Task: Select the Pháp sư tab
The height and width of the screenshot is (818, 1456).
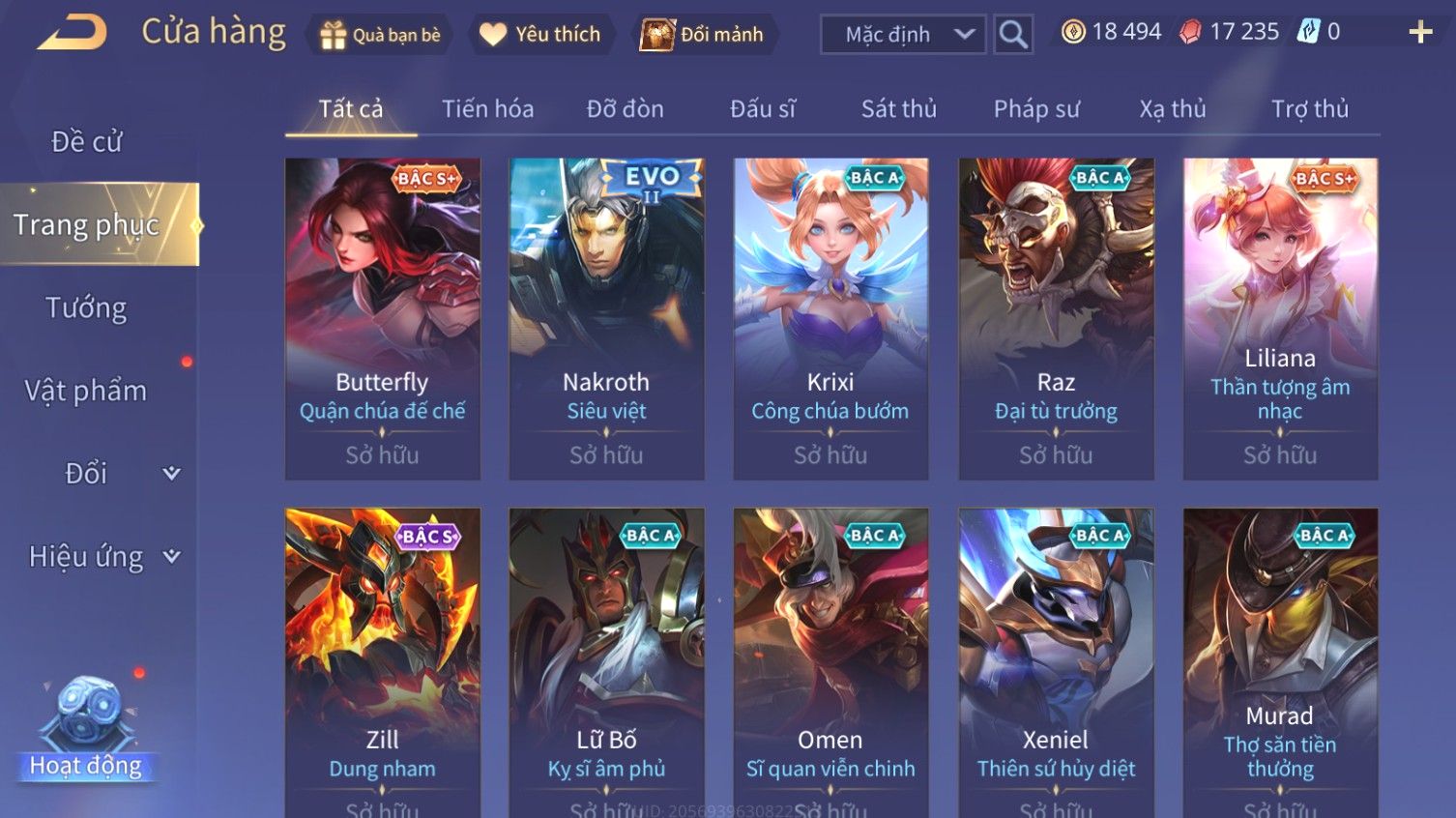Action: point(1035,109)
